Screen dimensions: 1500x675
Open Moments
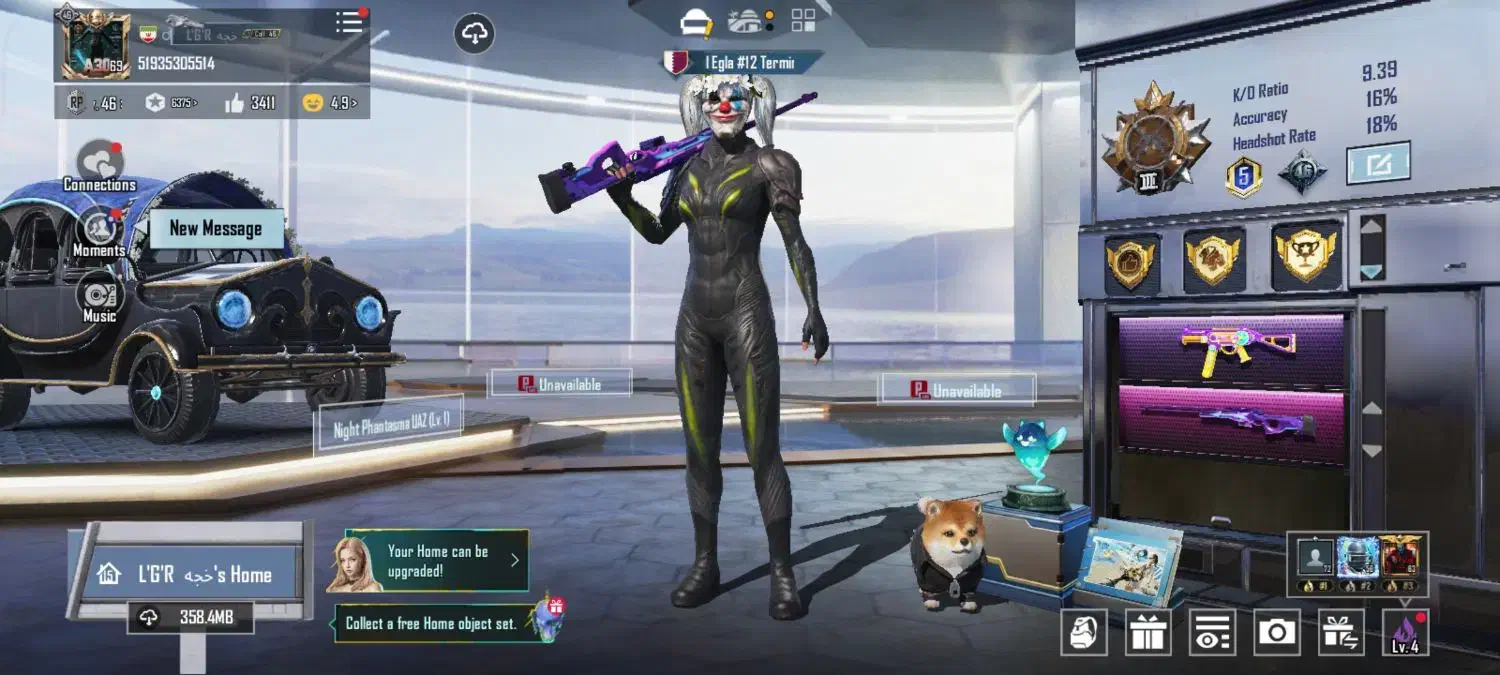click(99, 232)
